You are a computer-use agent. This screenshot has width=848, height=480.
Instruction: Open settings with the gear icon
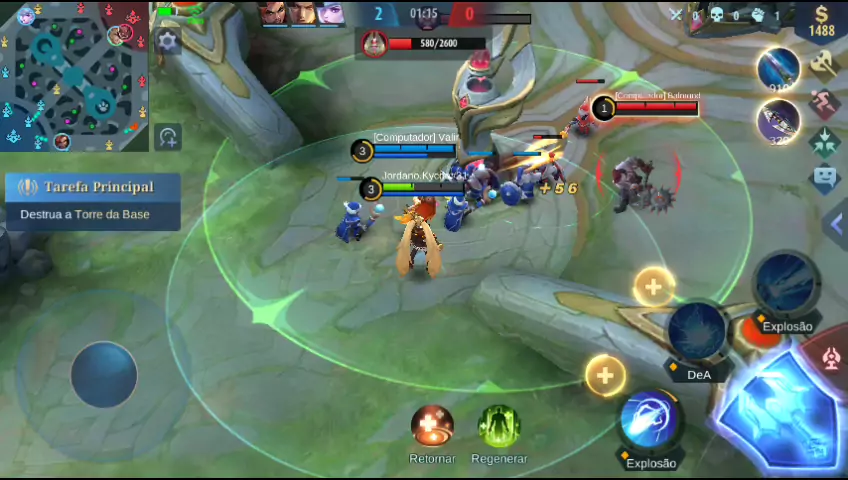pyautogui.click(x=168, y=41)
